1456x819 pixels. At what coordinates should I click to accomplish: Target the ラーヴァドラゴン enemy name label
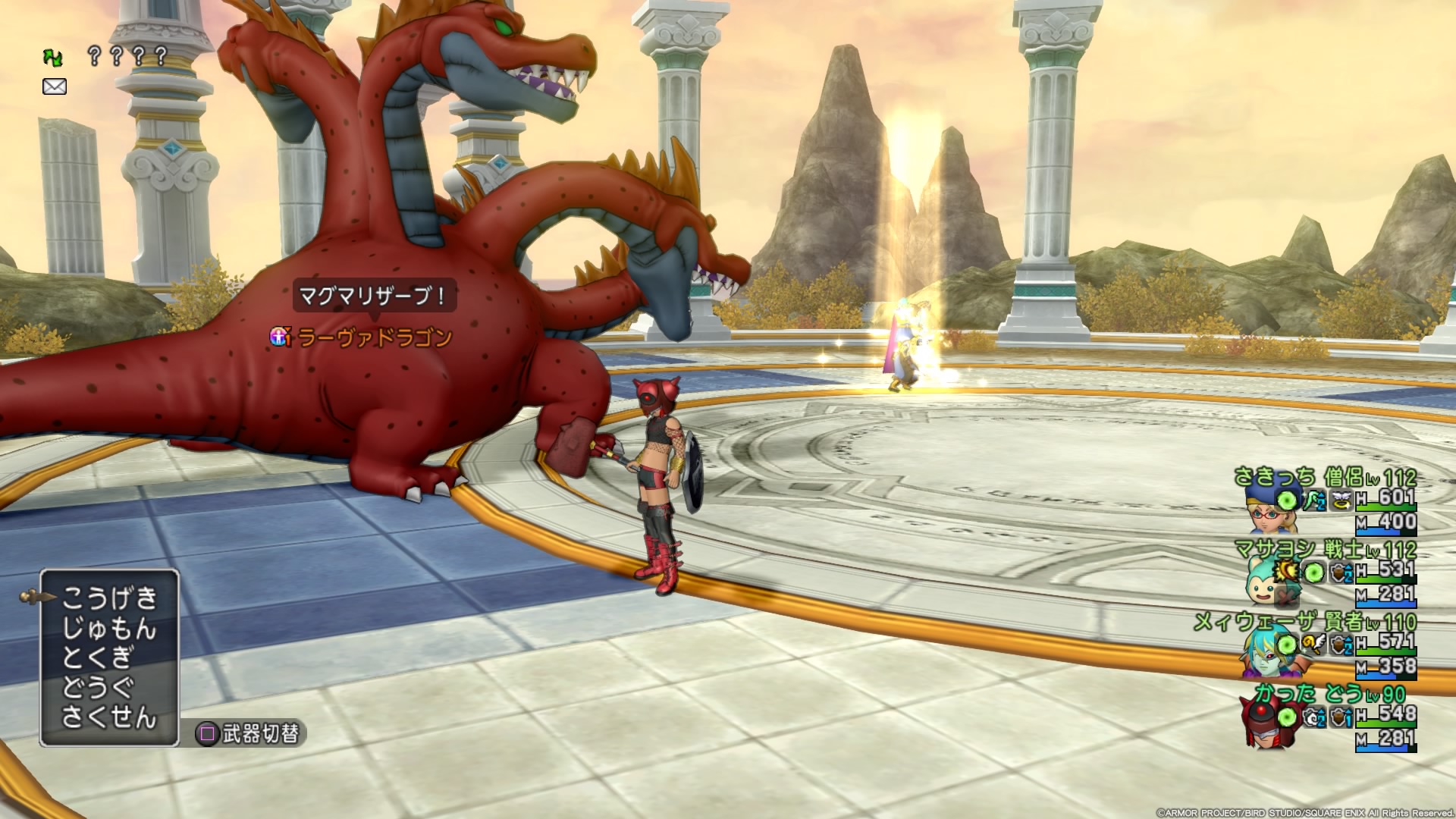coord(375,337)
